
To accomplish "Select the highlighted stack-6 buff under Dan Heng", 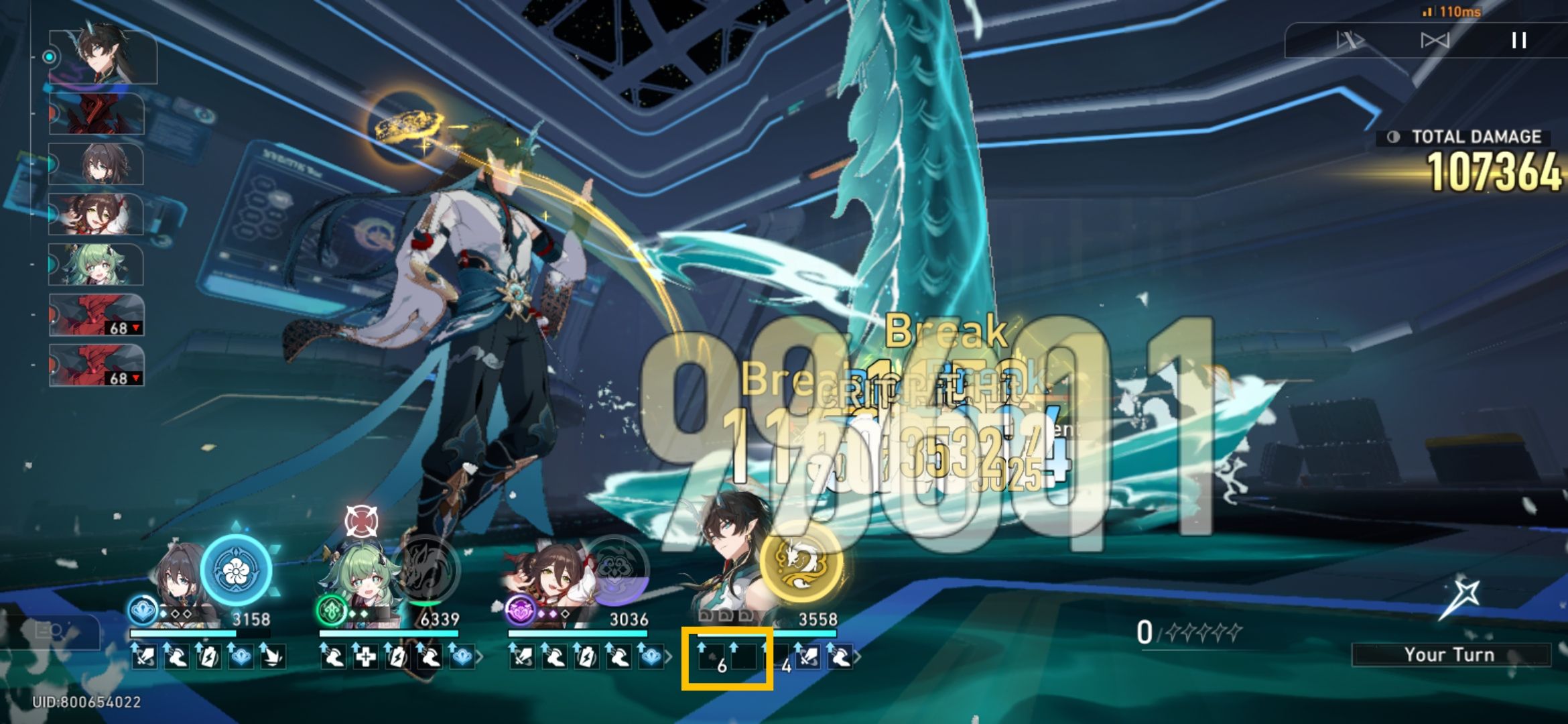I will (x=711, y=658).
